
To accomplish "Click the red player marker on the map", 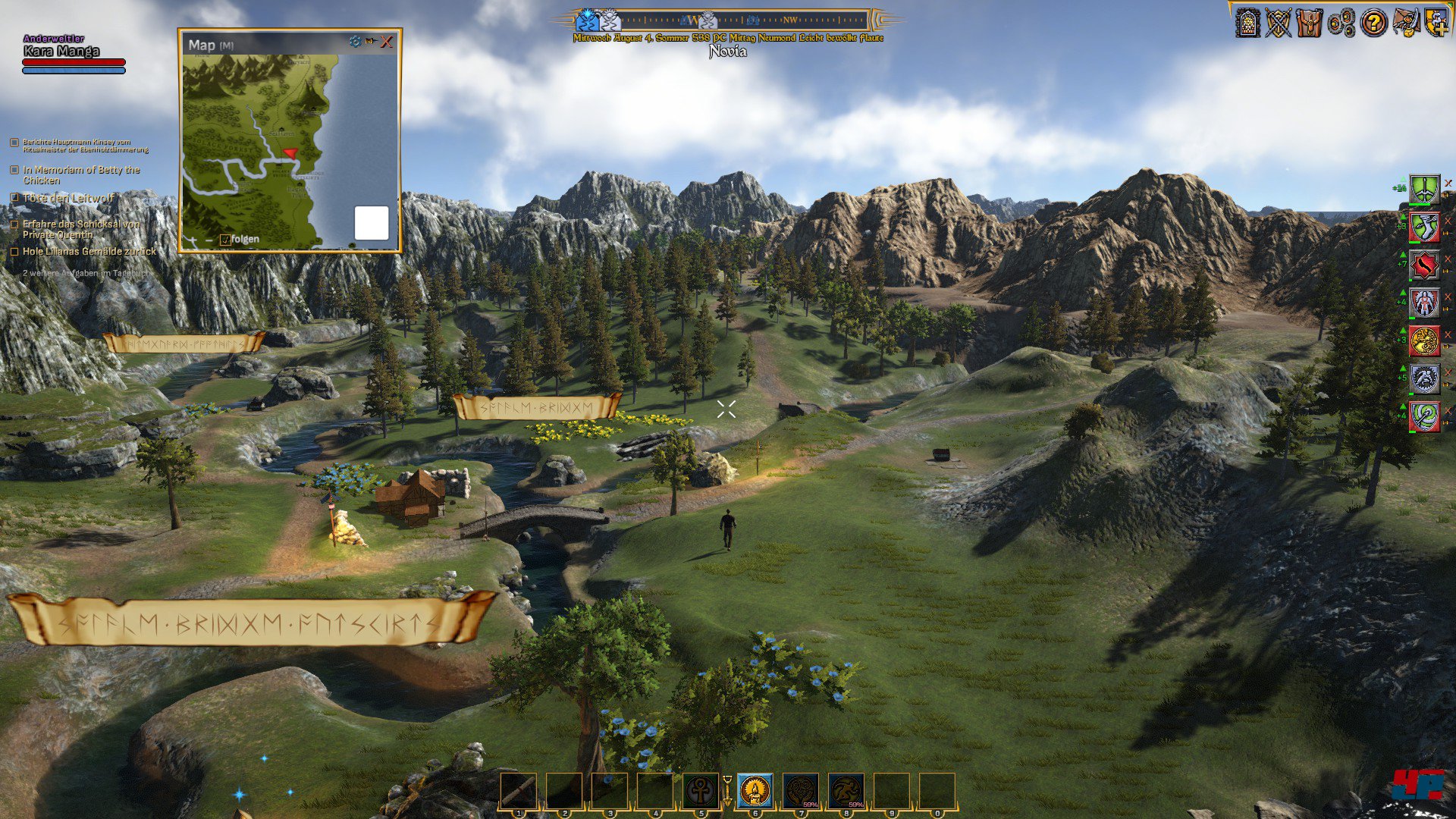I will click(x=290, y=153).
